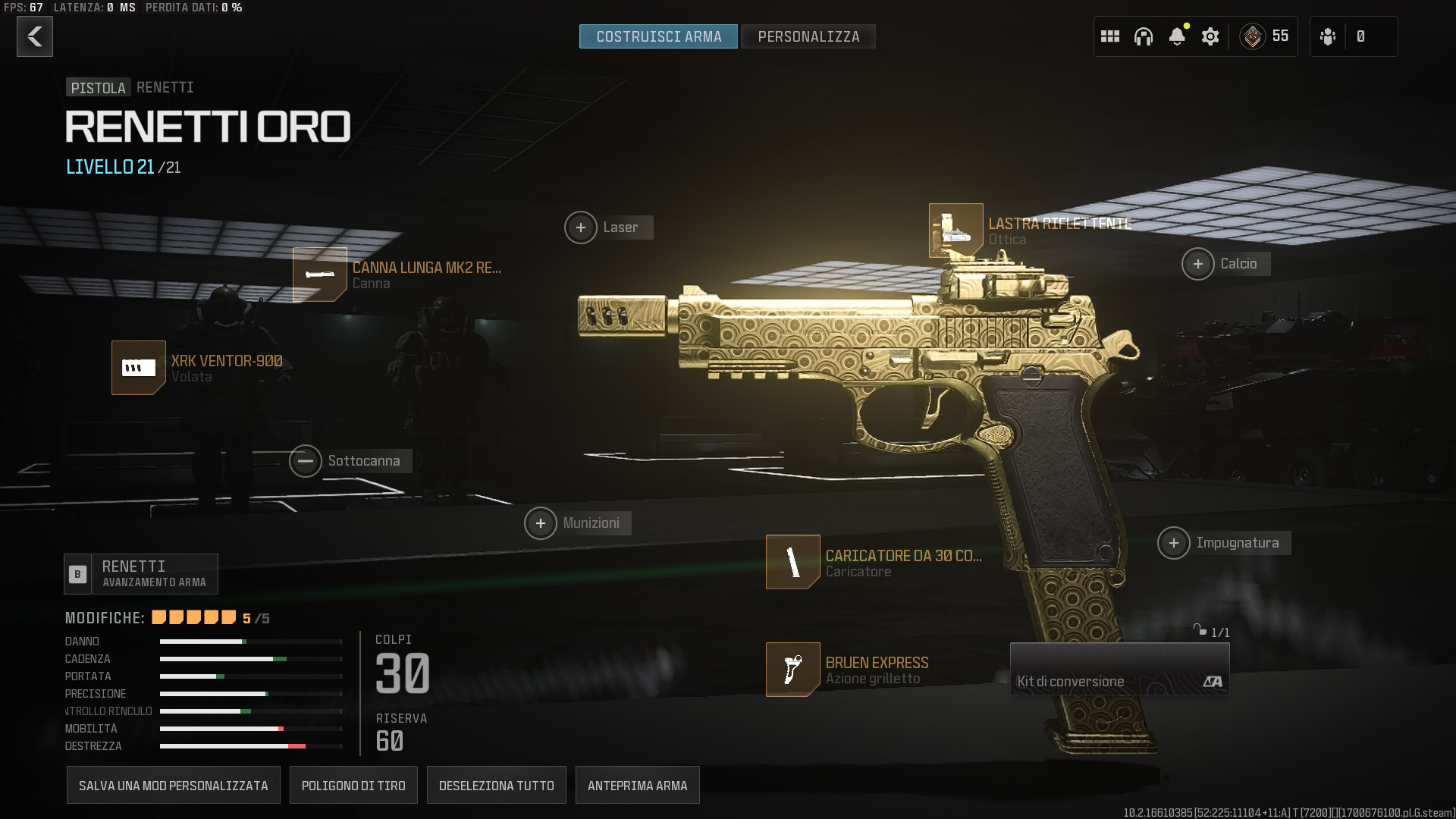Screen dimensions: 1456x819
Task: Show notifications with the bell icon
Action: point(1177,36)
